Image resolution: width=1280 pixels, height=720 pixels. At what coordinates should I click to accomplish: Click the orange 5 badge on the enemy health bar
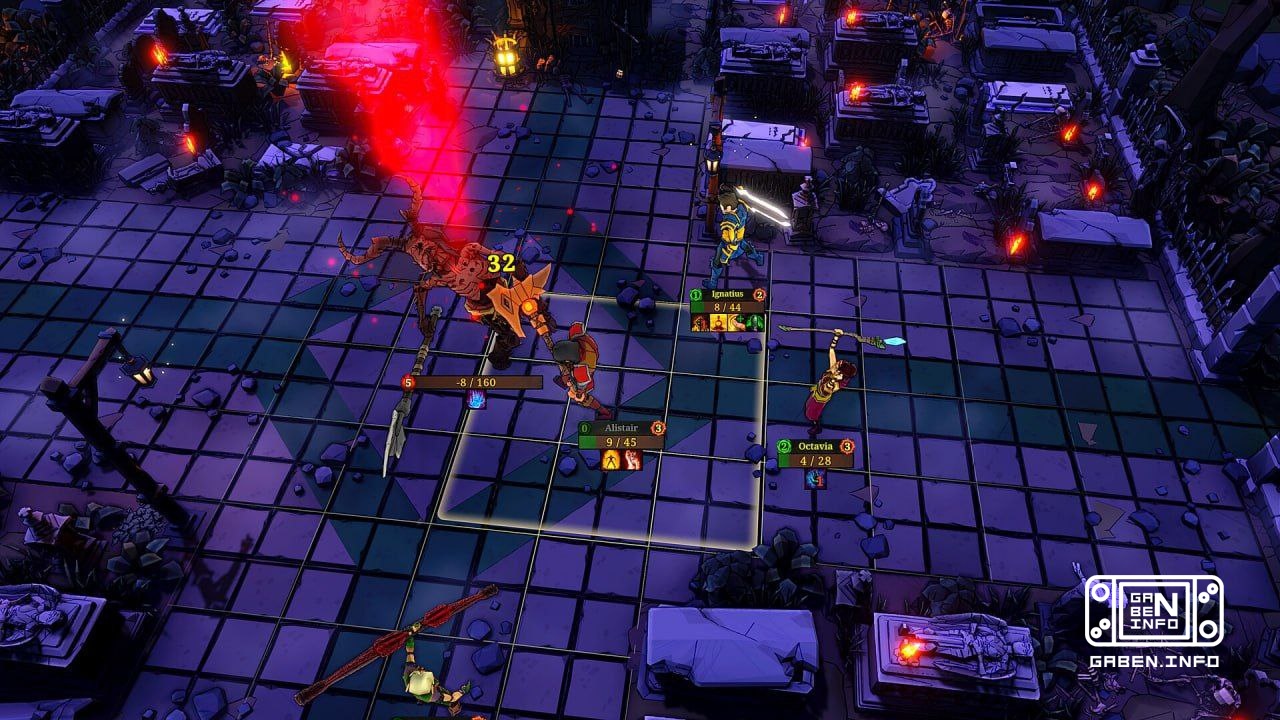tap(408, 382)
